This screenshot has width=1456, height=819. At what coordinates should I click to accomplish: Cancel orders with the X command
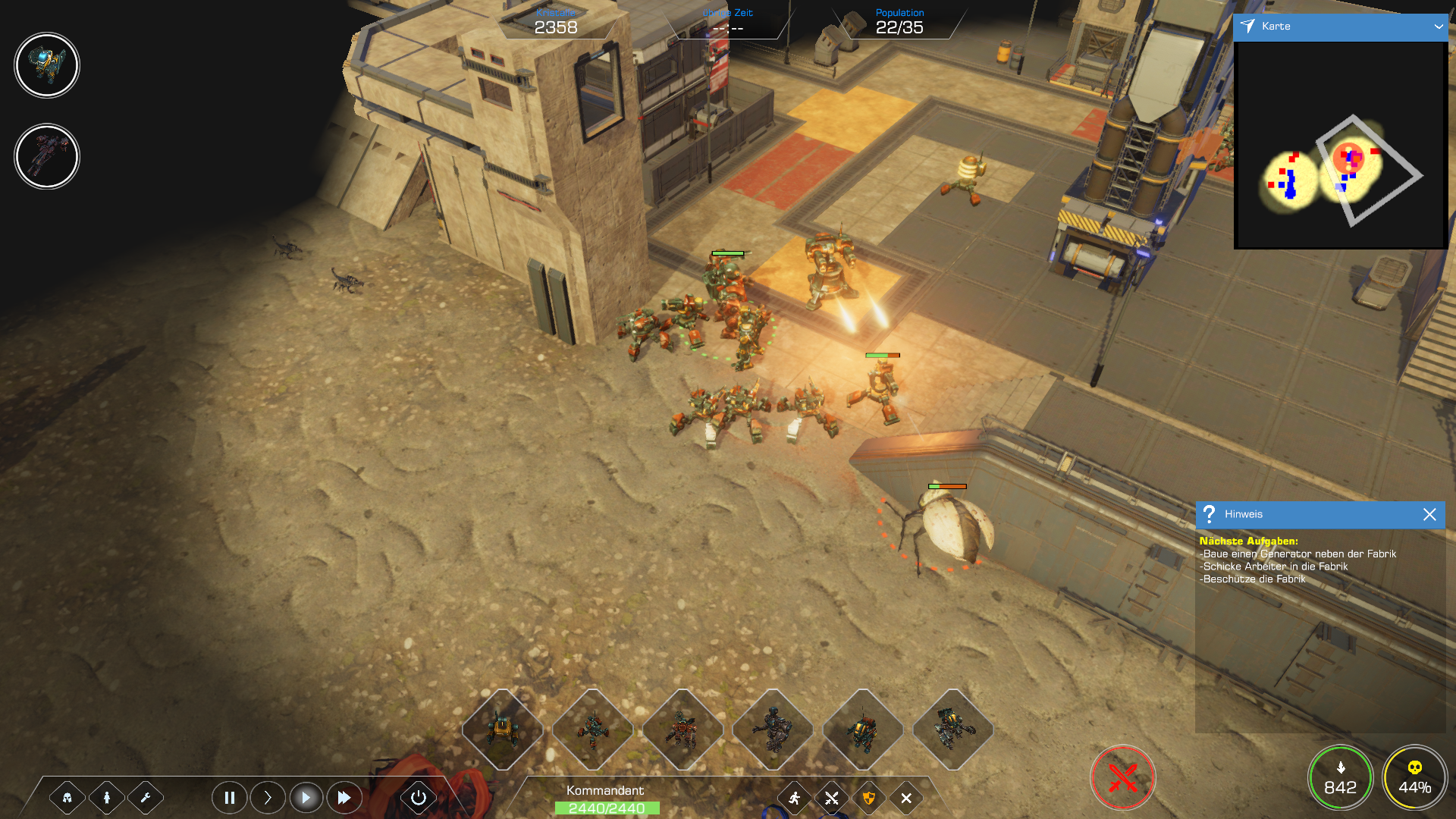[x=906, y=798]
